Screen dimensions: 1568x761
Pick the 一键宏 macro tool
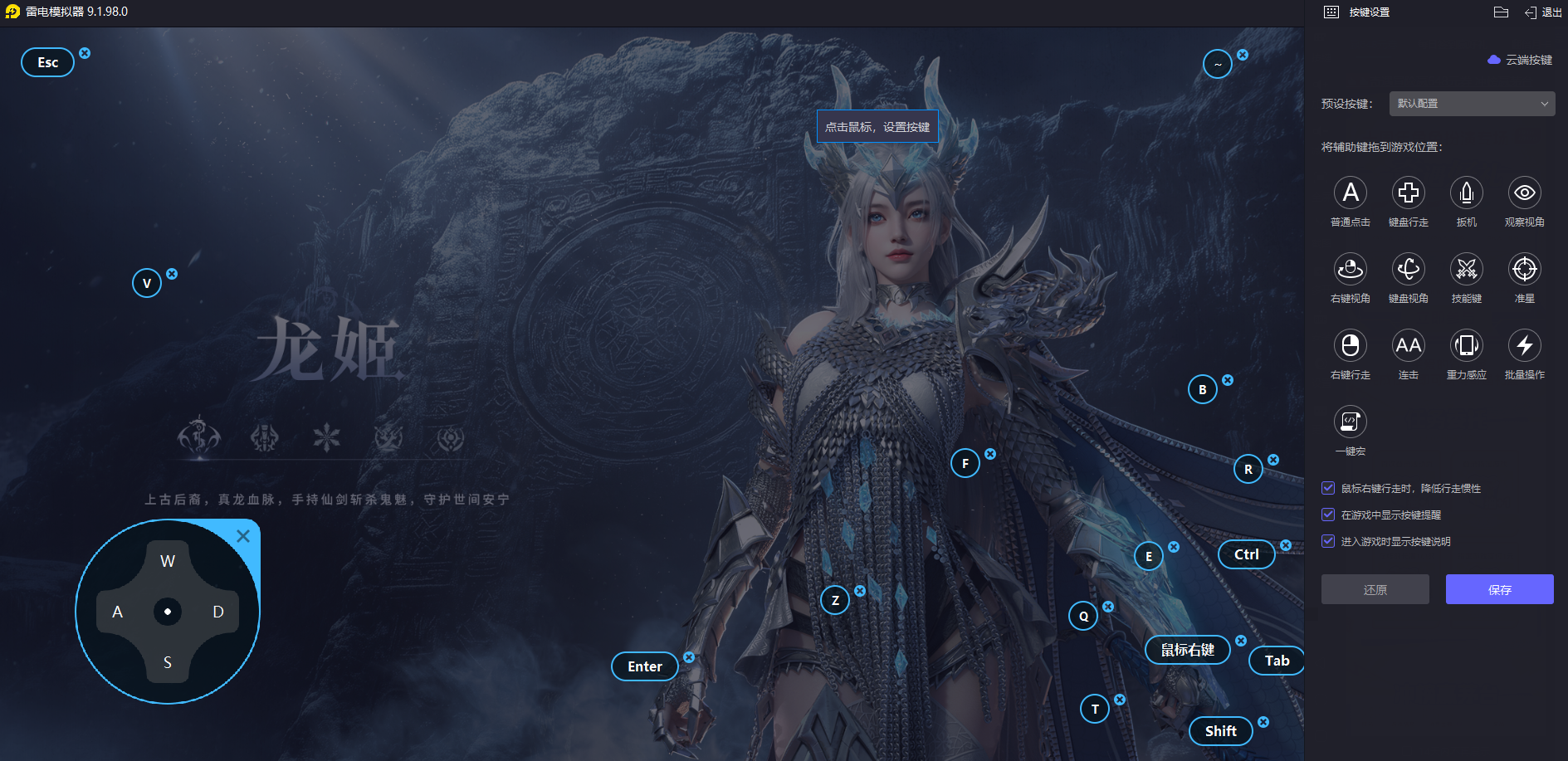(x=1351, y=422)
